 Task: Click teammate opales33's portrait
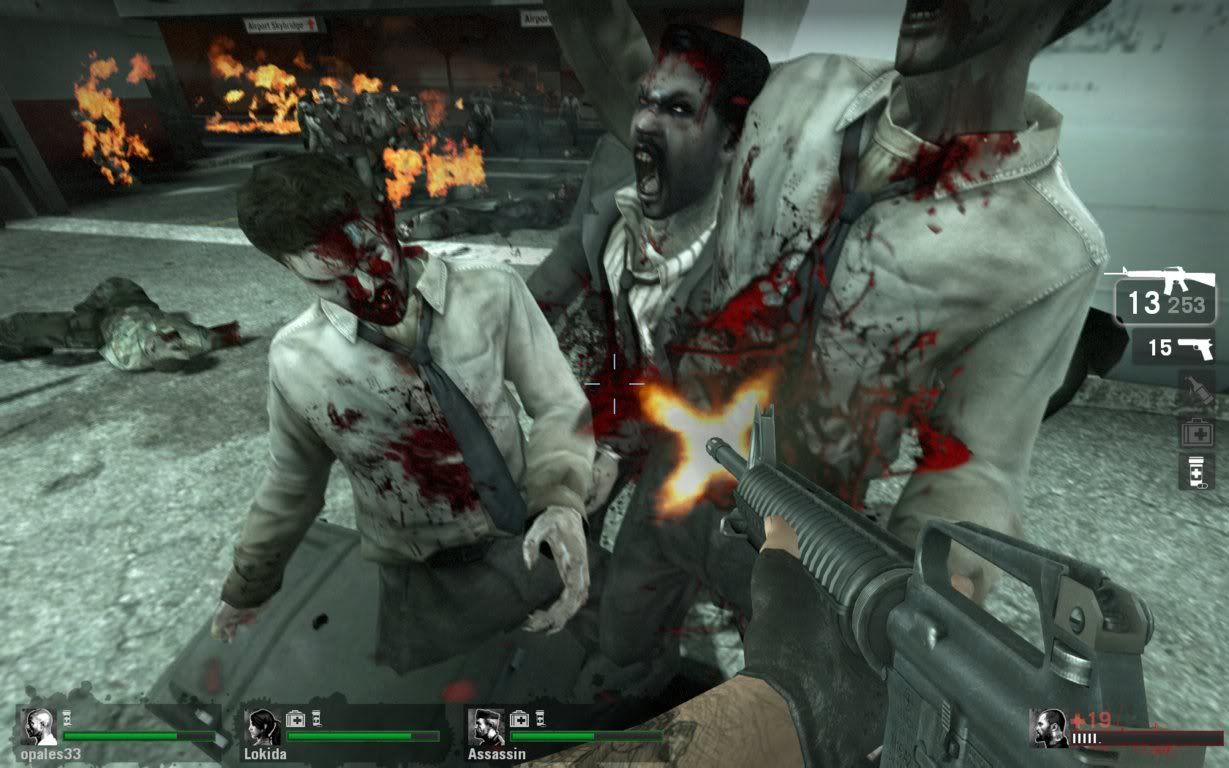click(x=39, y=727)
